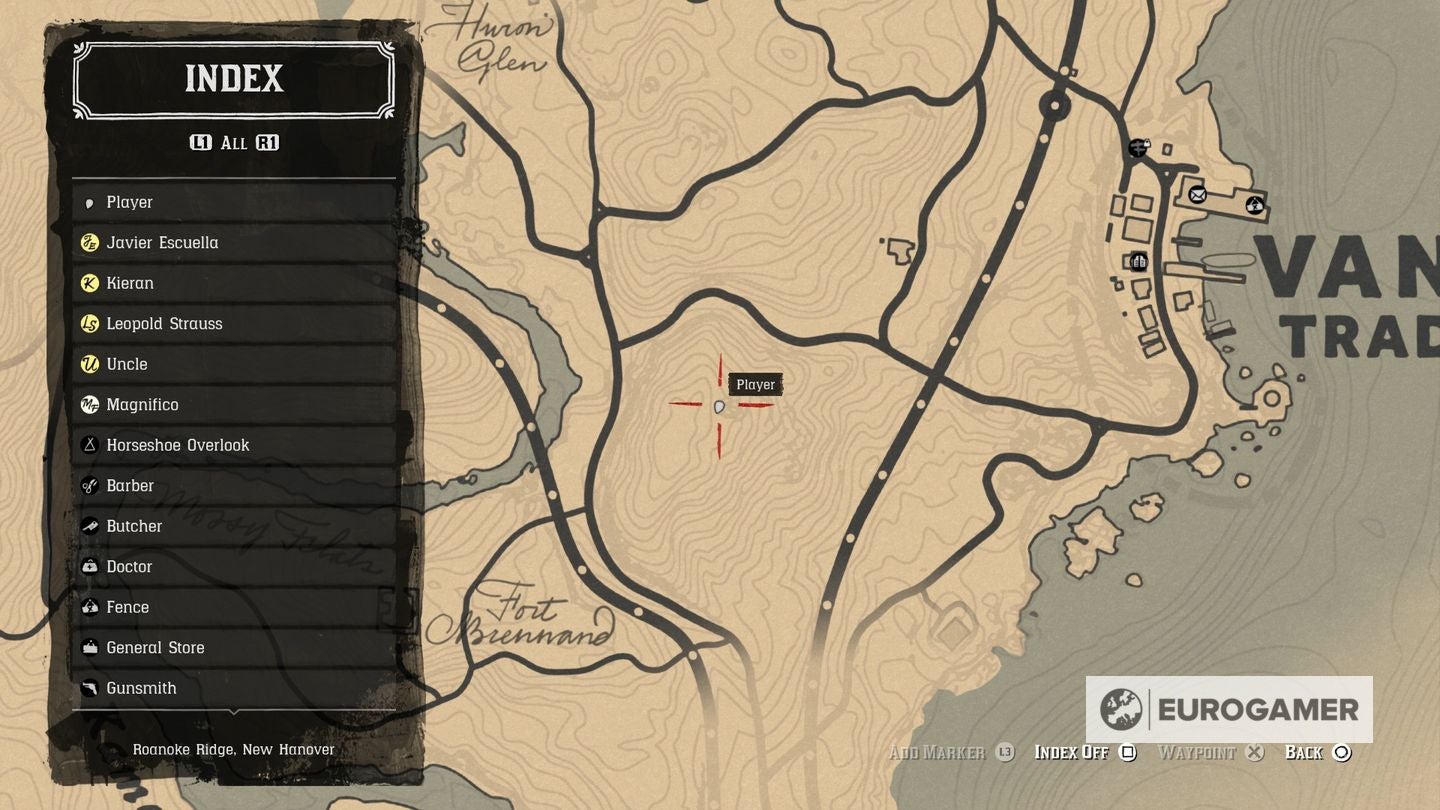1440x810 pixels.
Task: Click the Kieran marker icon in the index
Action: (90, 283)
